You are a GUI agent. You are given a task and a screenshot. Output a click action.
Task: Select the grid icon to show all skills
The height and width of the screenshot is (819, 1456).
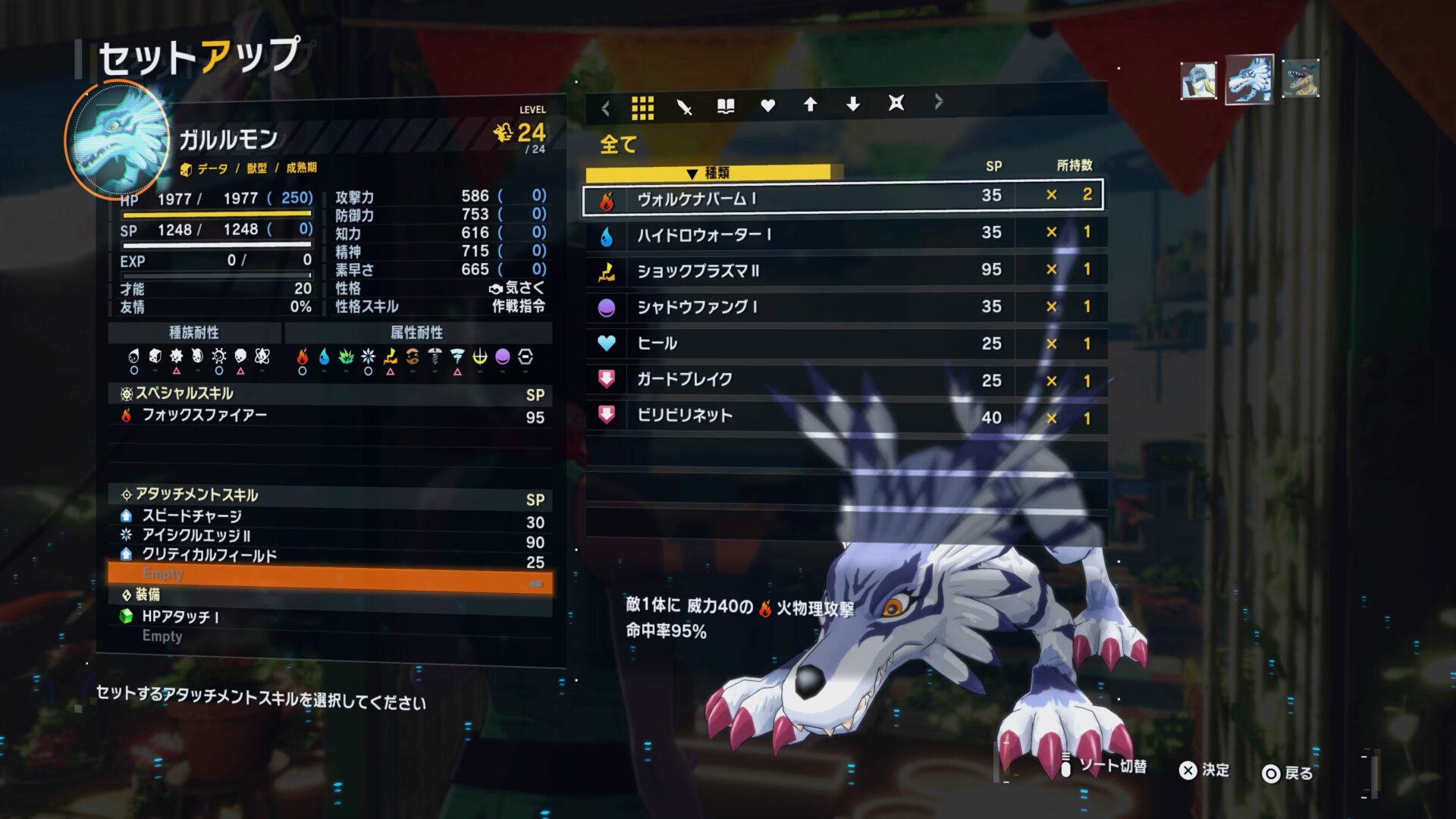pos(644,107)
